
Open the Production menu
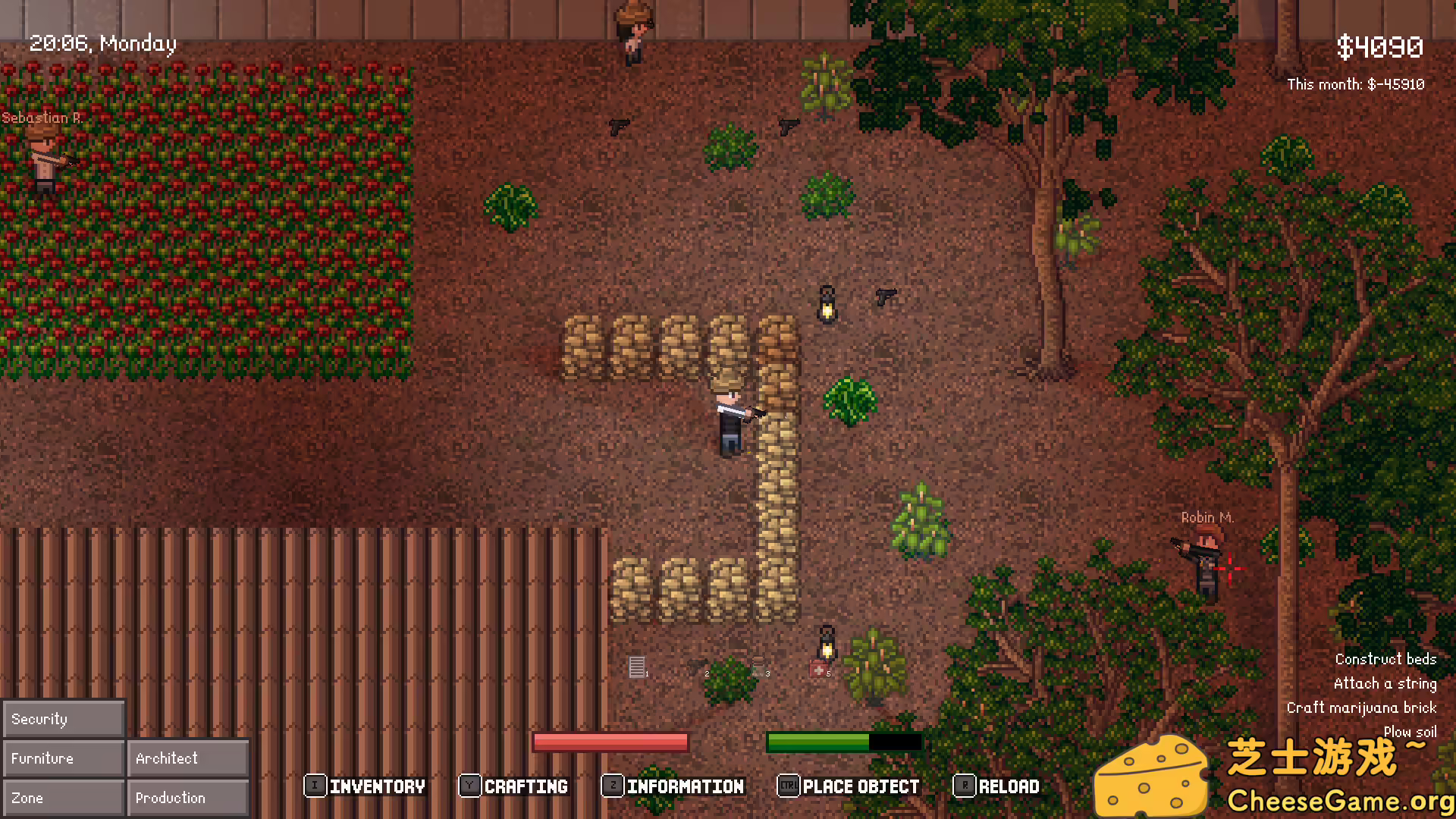[188, 798]
